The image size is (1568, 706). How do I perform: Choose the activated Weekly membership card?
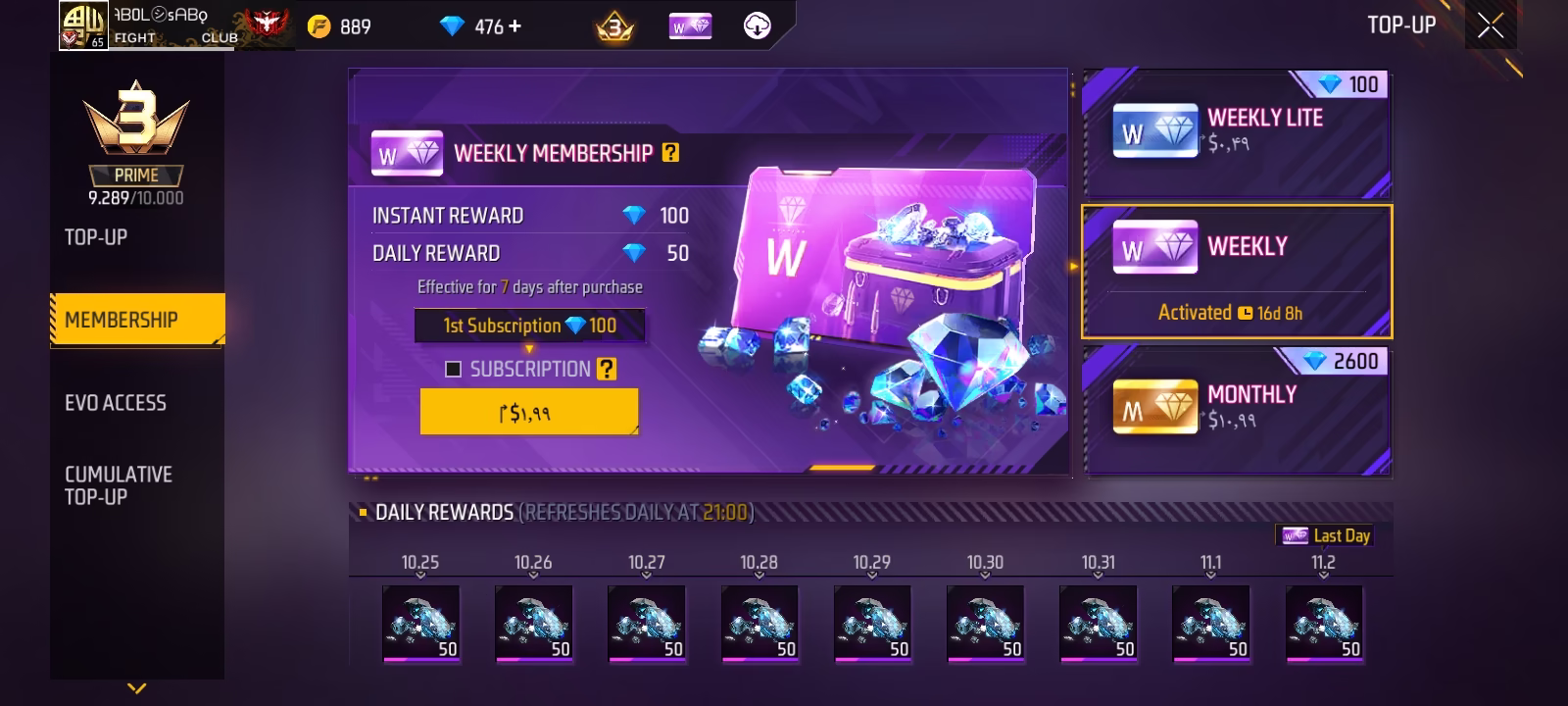pyautogui.click(x=1237, y=272)
